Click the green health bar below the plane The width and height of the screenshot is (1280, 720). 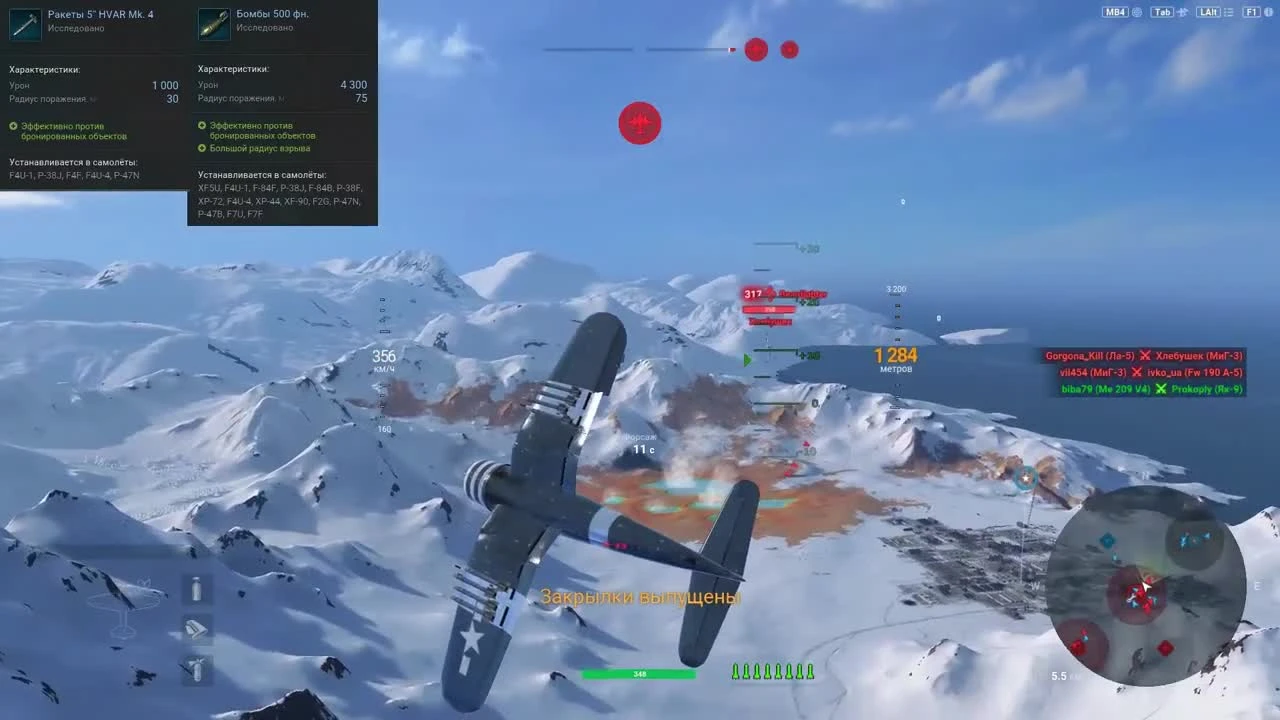point(638,673)
